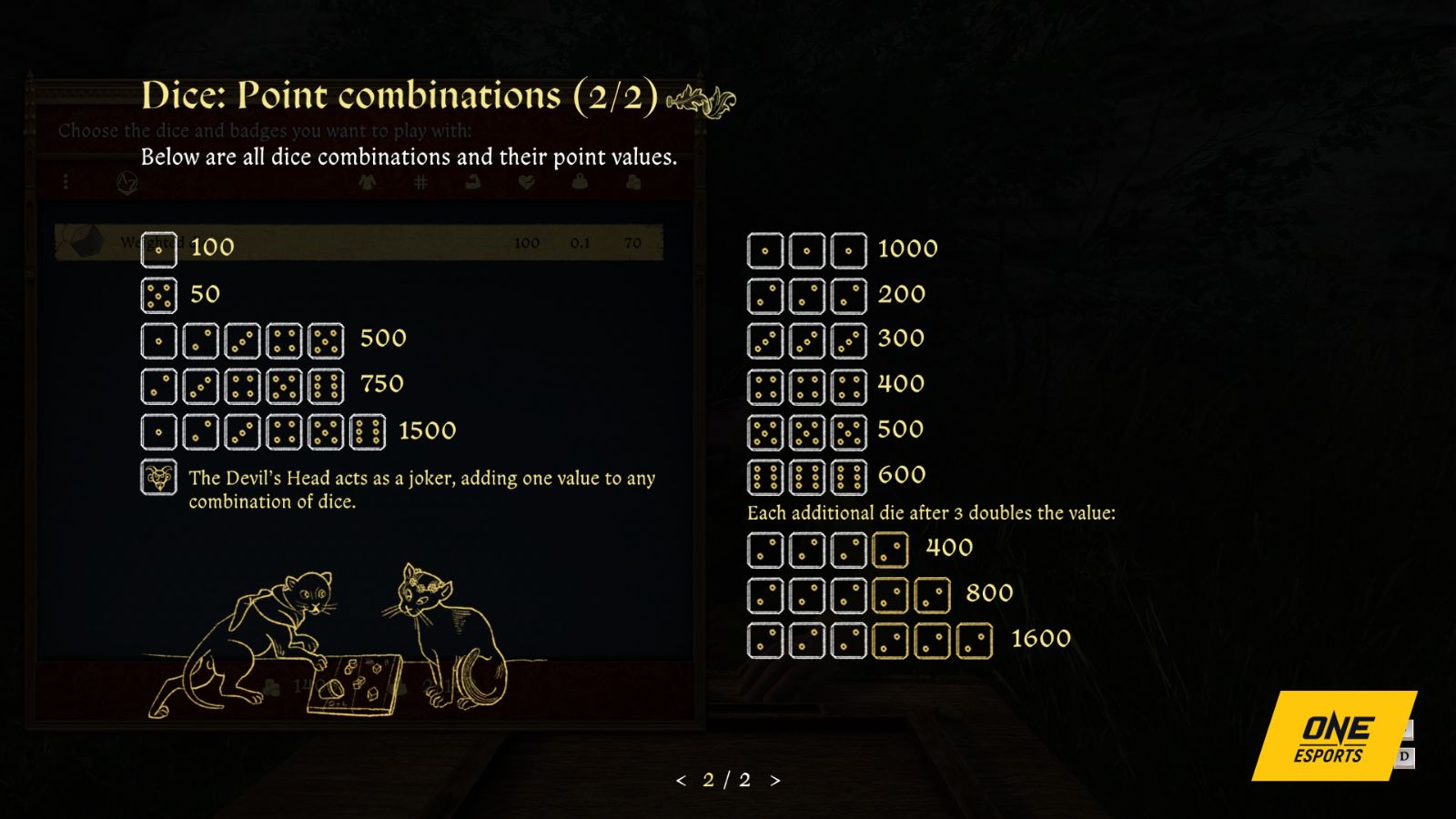Click the right page chevron
1456x819 pixels.
(775, 780)
